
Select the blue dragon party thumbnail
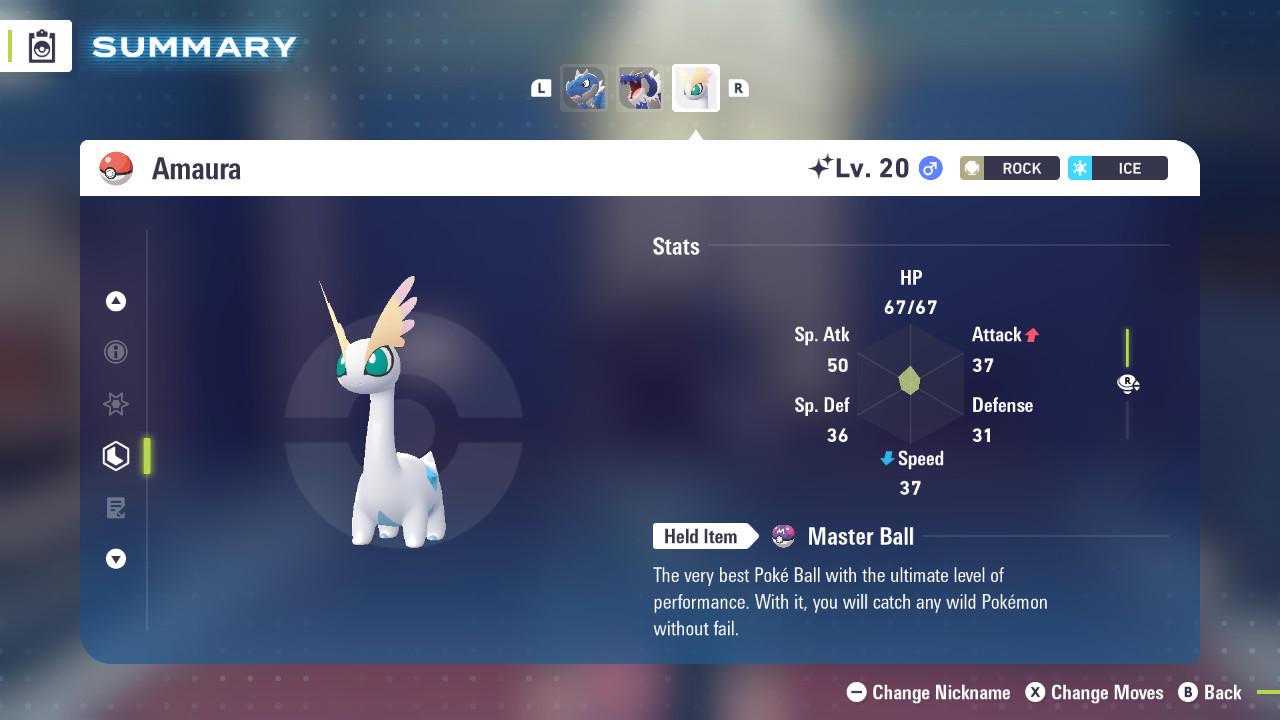click(x=584, y=88)
